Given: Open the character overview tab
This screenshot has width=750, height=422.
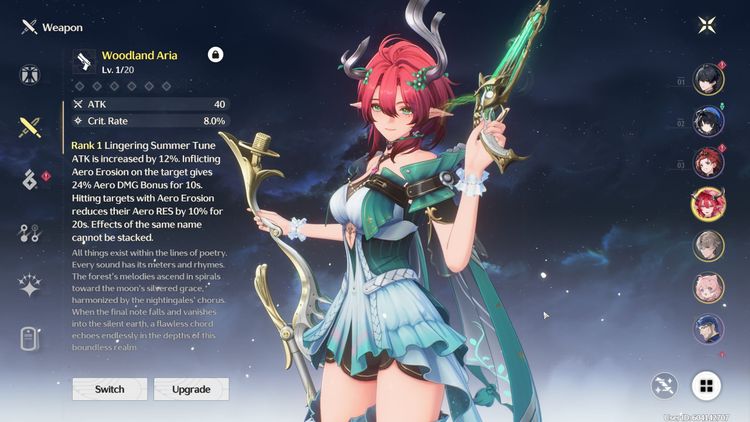Looking at the screenshot, I should 29,74.
